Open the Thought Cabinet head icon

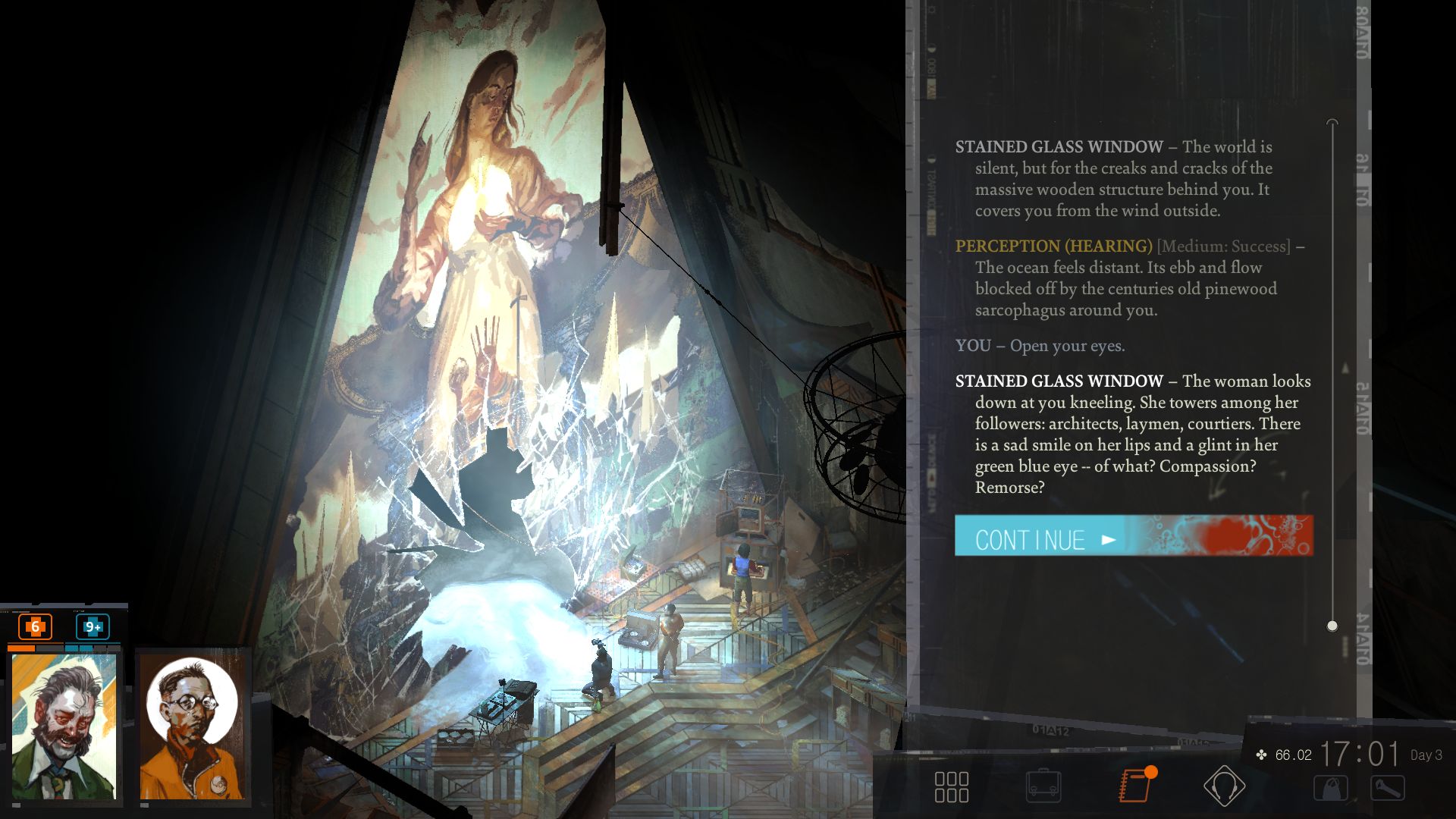click(1224, 786)
